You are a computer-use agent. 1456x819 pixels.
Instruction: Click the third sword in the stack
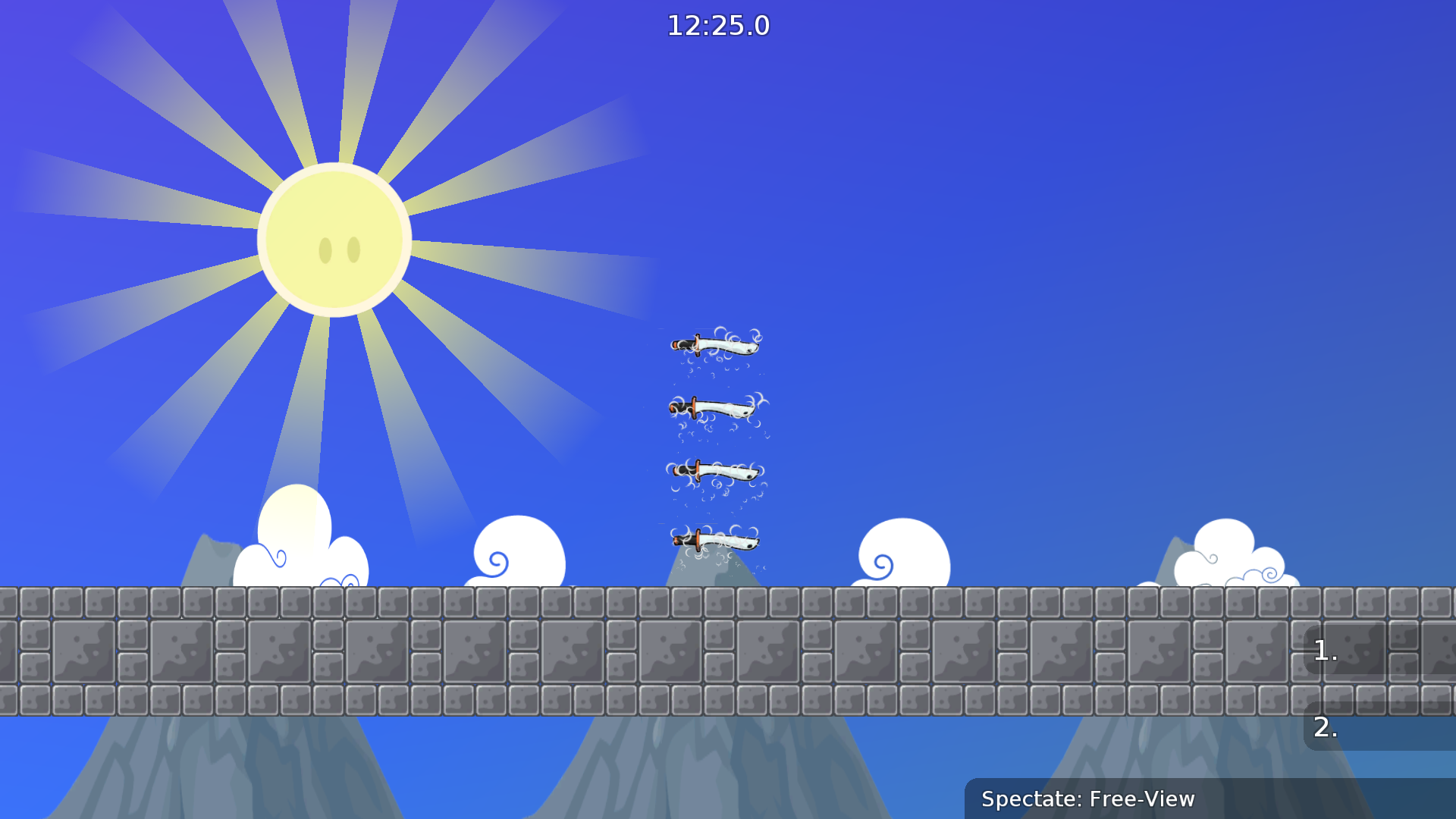pyautogui.click(x=714, y=470)
